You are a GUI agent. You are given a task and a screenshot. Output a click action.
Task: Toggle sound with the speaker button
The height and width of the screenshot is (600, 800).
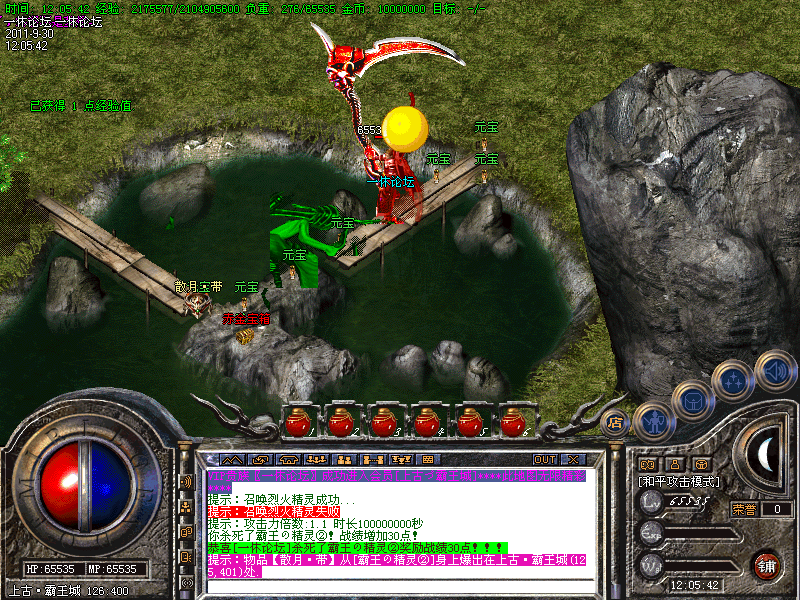[774, 368]
